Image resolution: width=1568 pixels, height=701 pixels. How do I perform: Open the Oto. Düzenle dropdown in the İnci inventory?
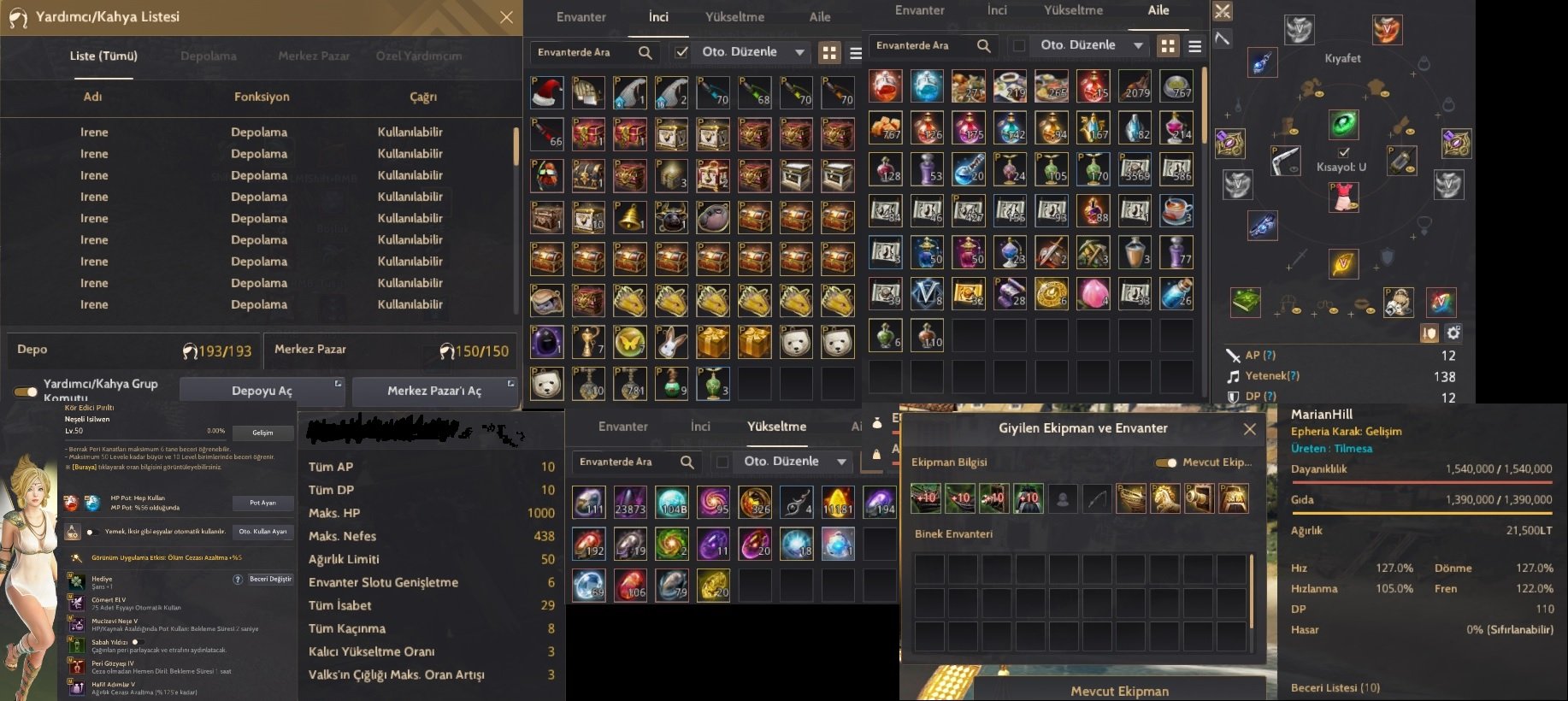coord(801,52)
